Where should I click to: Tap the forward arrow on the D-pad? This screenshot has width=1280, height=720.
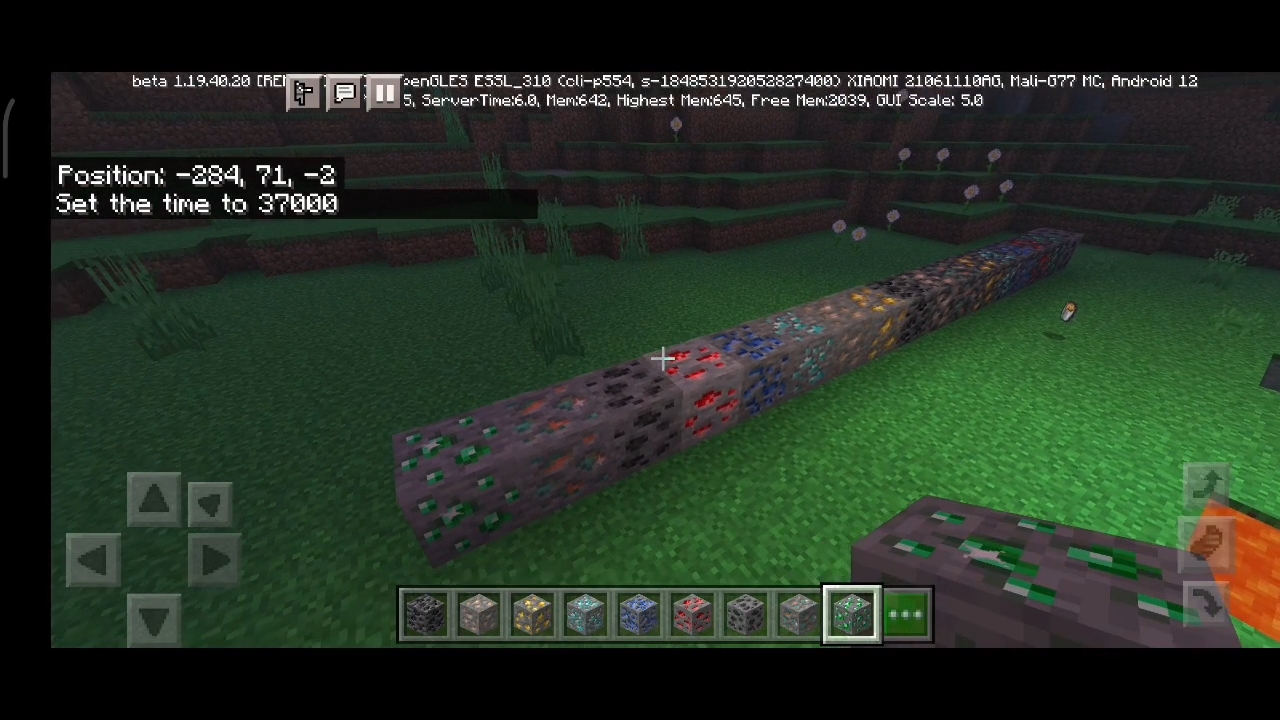pos(153,499)
